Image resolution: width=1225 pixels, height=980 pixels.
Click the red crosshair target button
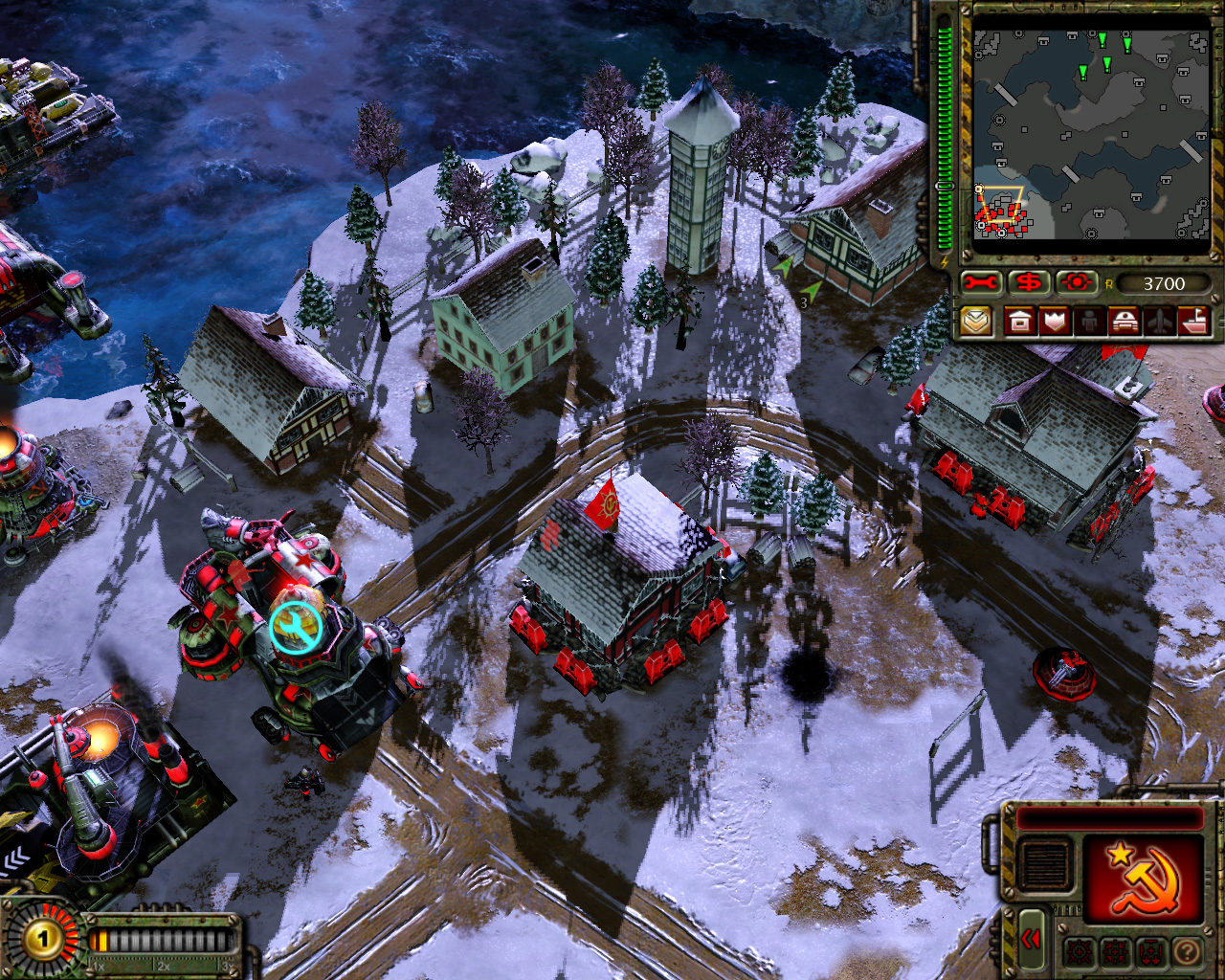(1076, 283)
